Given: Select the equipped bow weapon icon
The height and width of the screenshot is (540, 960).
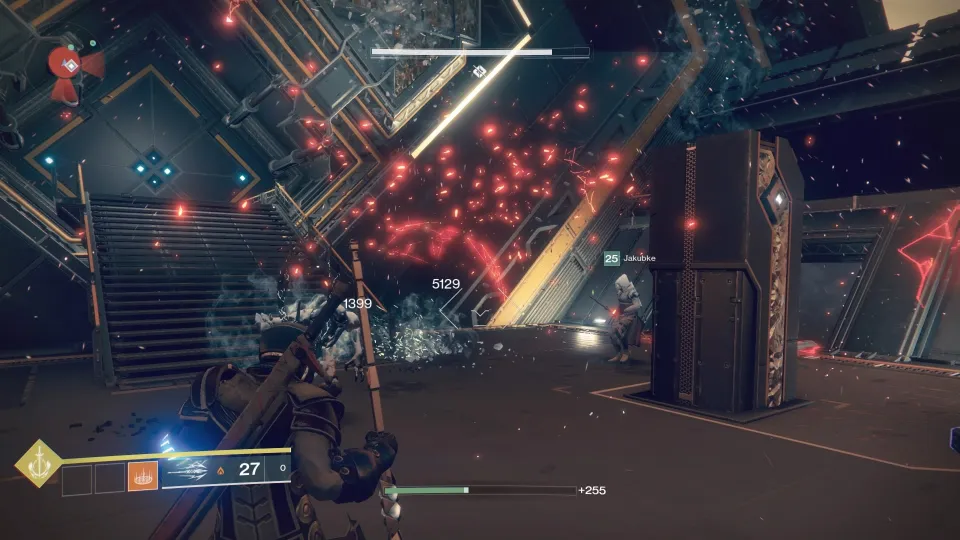Looking at the screenshot, I should pos(191,471).
